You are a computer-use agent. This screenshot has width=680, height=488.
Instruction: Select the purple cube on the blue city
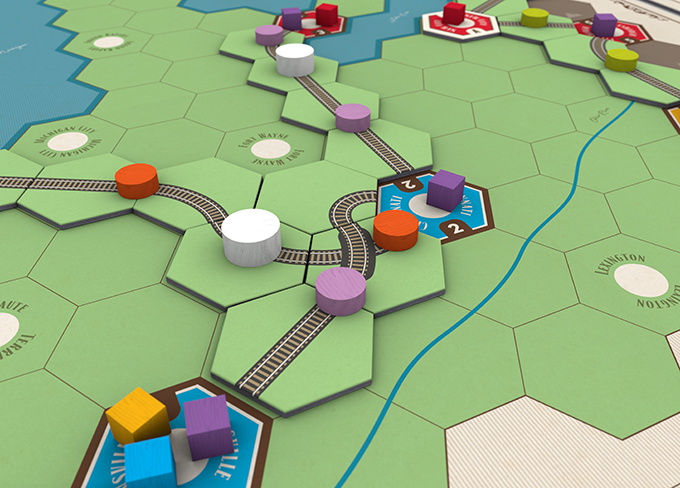(445, 191)
